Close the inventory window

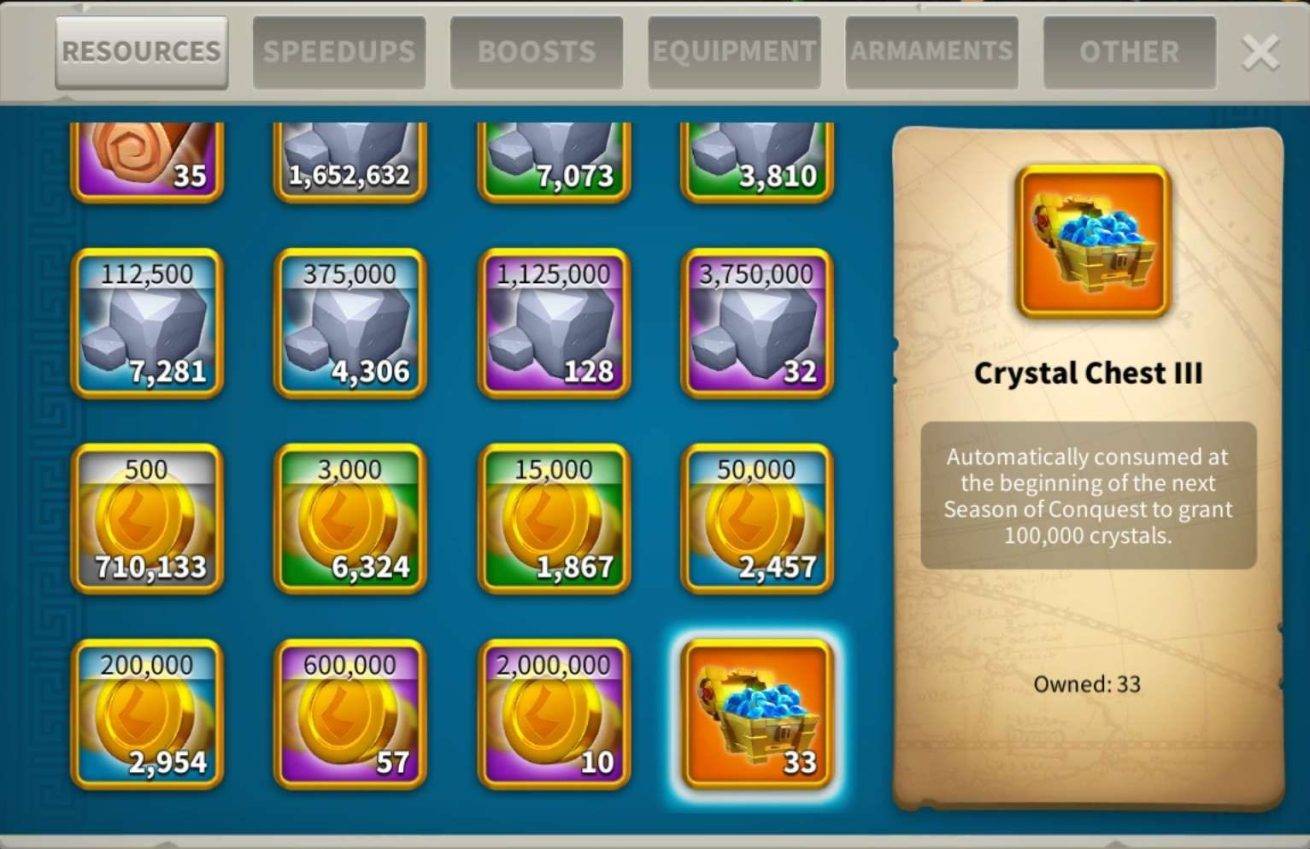pos(1260,53)
